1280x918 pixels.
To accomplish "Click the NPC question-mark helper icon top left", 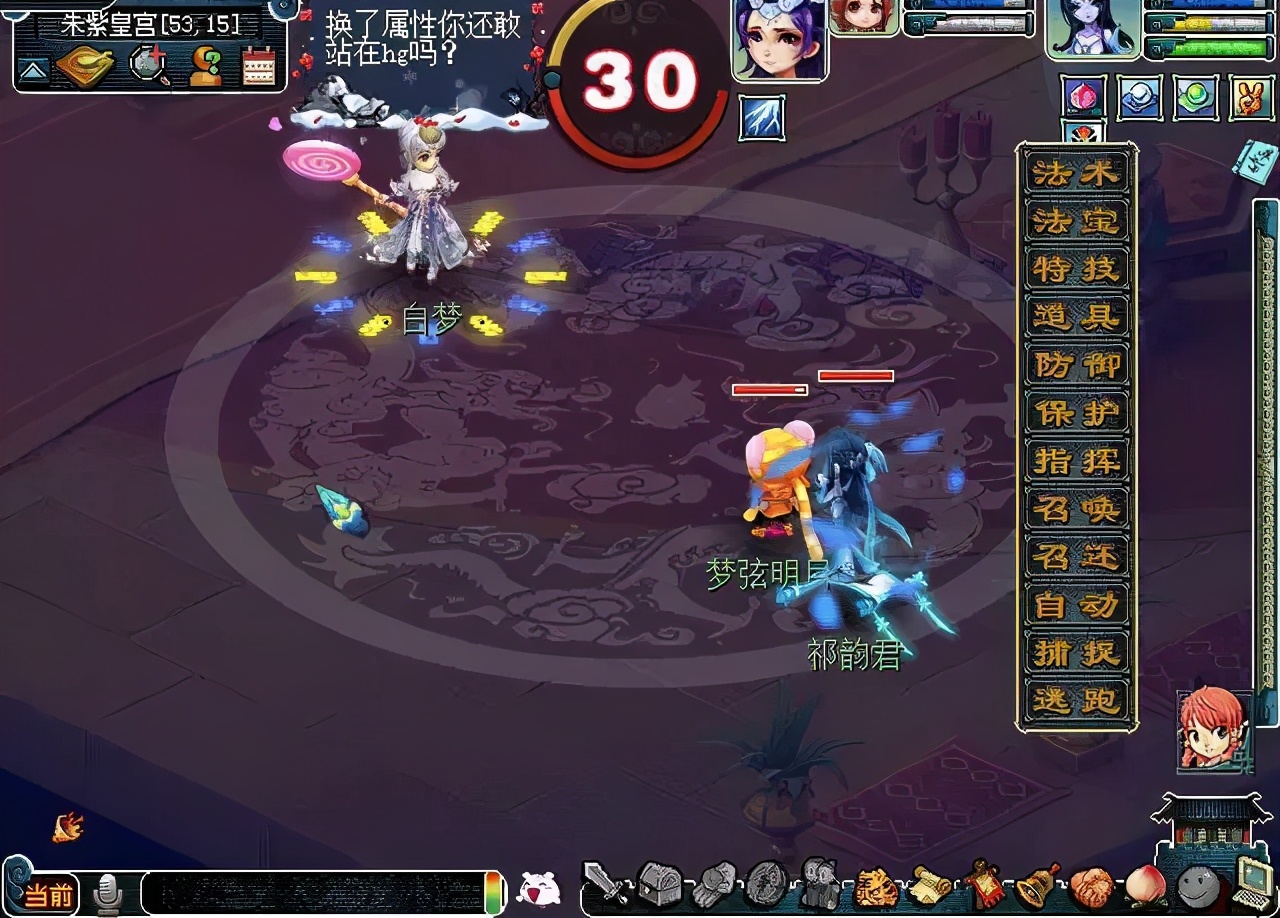I will [x=206, y=67].
